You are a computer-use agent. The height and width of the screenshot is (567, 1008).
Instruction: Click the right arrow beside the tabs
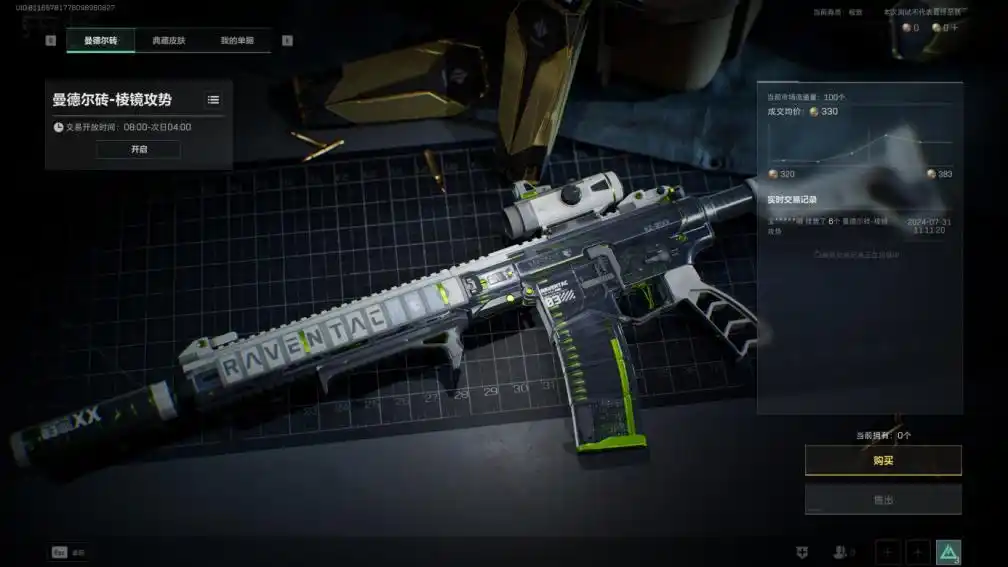(287, 41)
